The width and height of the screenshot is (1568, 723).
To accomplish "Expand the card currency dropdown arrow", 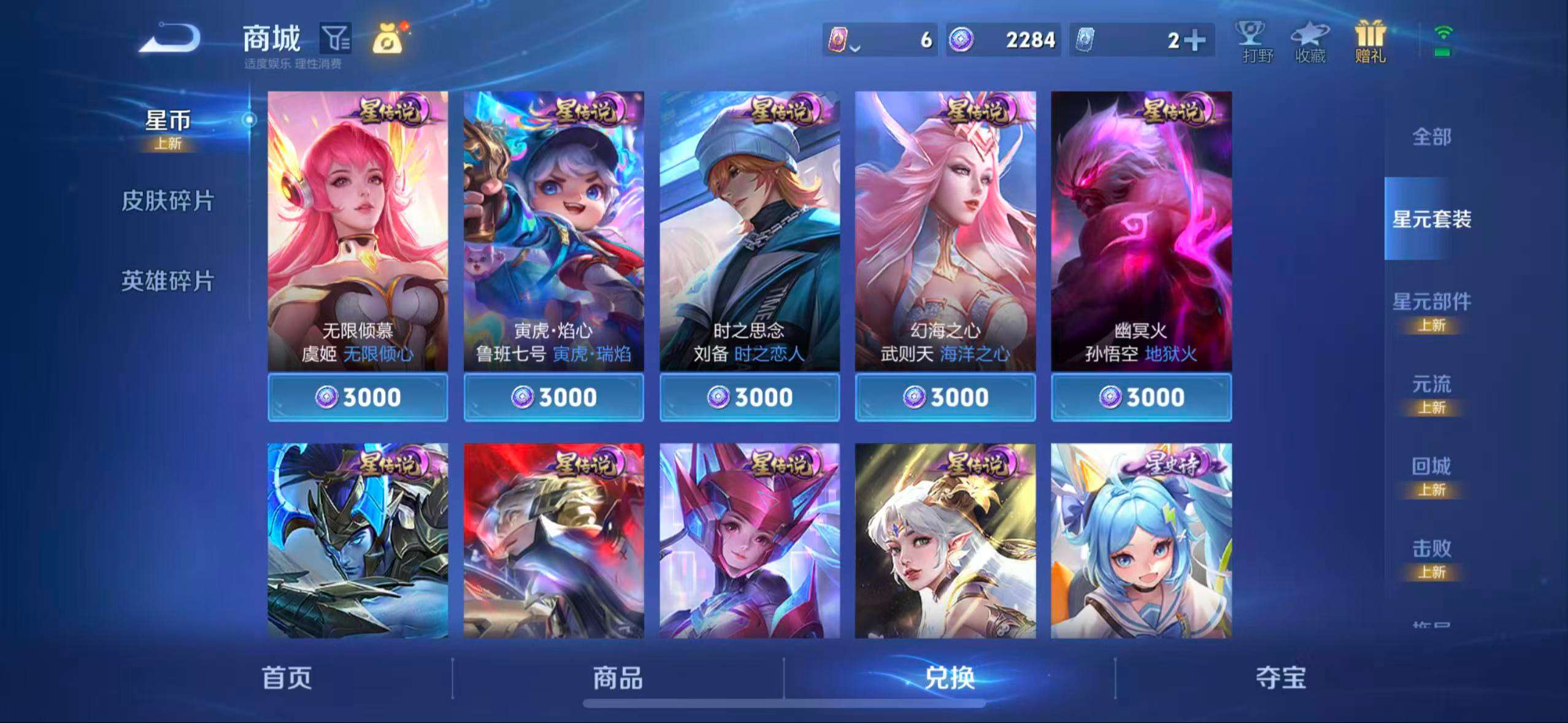I will click(856, 48).
